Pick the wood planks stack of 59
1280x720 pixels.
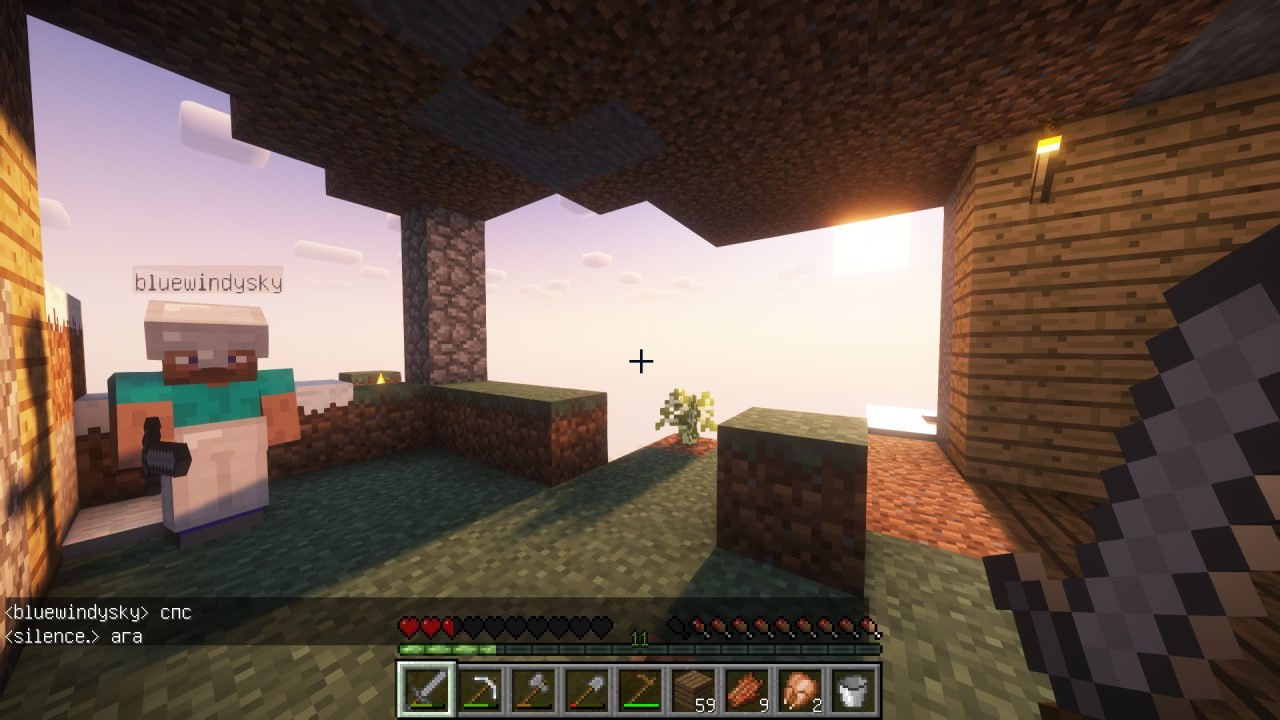pos(693,690)
